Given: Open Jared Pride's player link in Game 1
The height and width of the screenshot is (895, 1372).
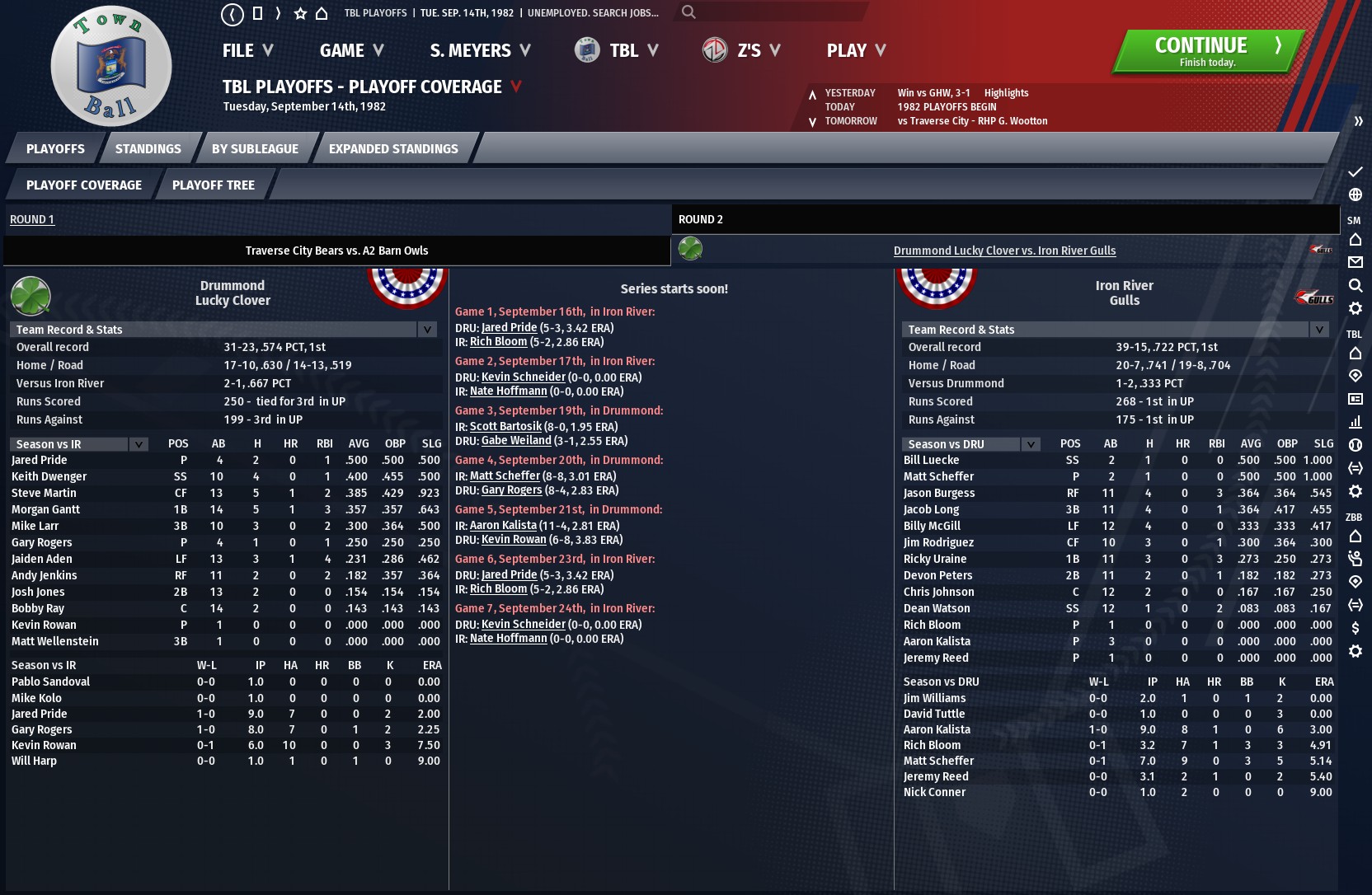Looking at the screenshot, I should coord(509,327).
